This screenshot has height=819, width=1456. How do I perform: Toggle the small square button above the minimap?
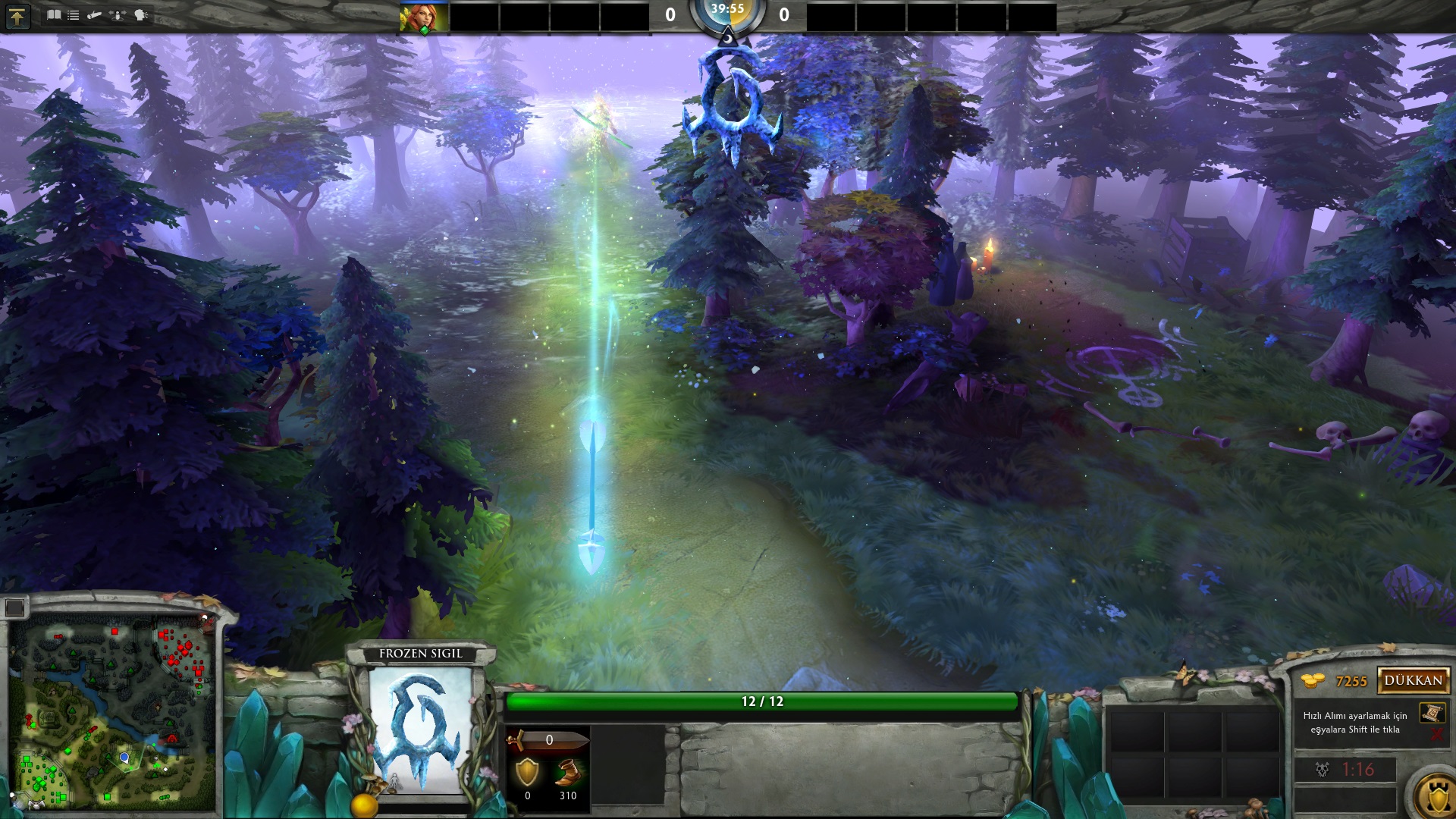pos(14,607)
